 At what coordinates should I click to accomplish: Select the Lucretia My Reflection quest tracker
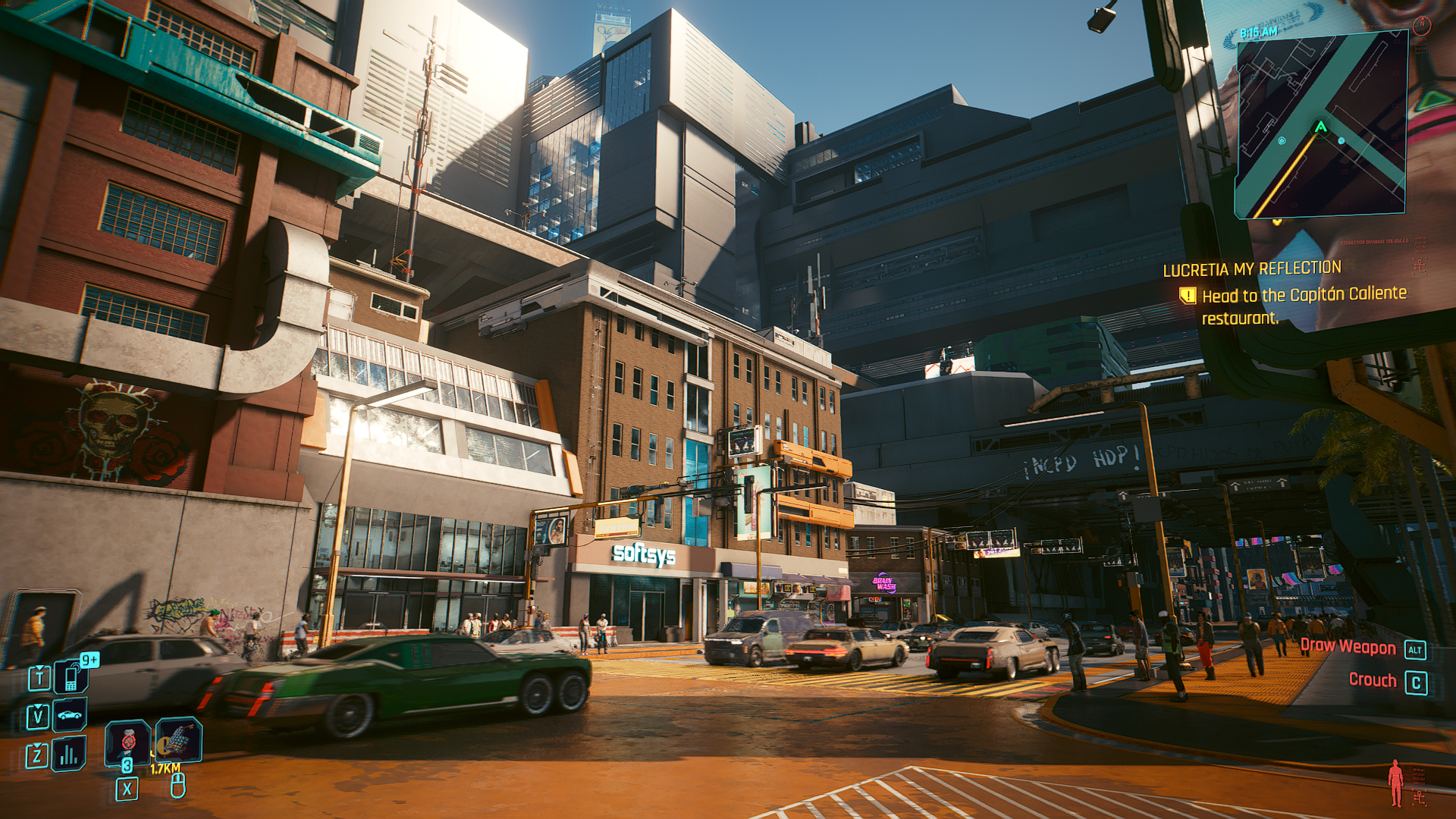pyautogui.click(x=1252, y=269)
